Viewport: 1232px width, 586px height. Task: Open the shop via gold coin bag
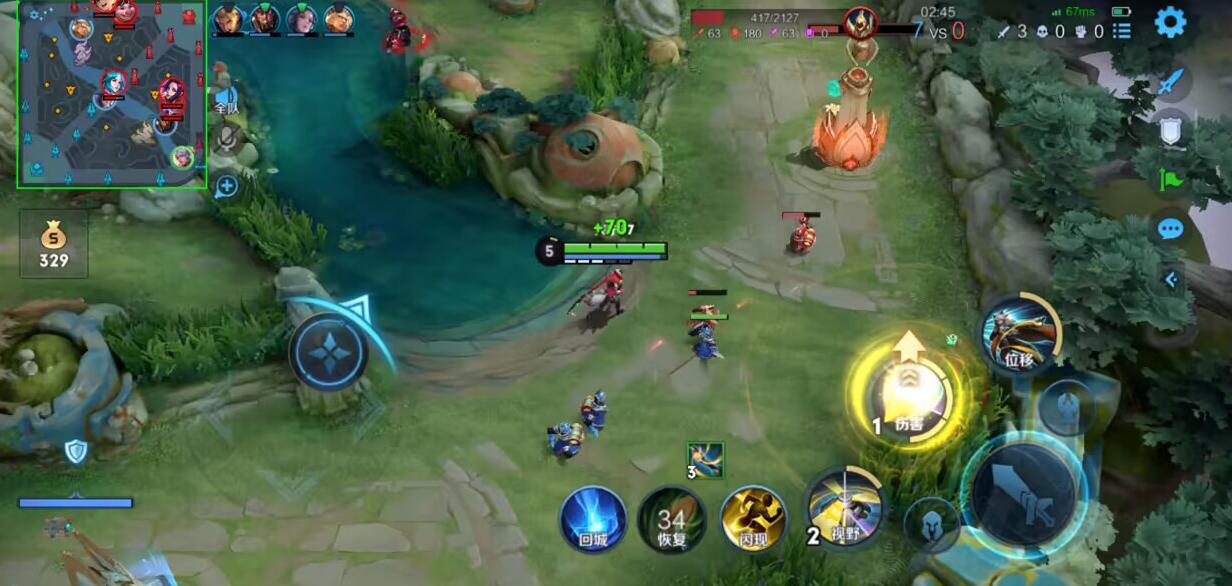54,244
